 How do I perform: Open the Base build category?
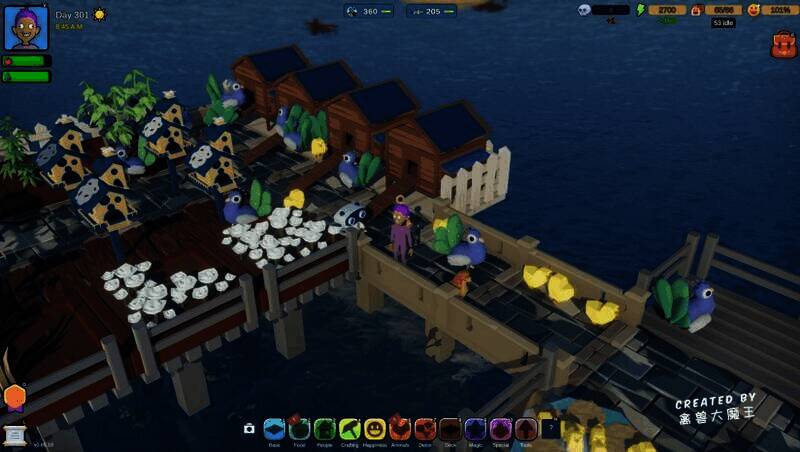[x=274, y=429]
